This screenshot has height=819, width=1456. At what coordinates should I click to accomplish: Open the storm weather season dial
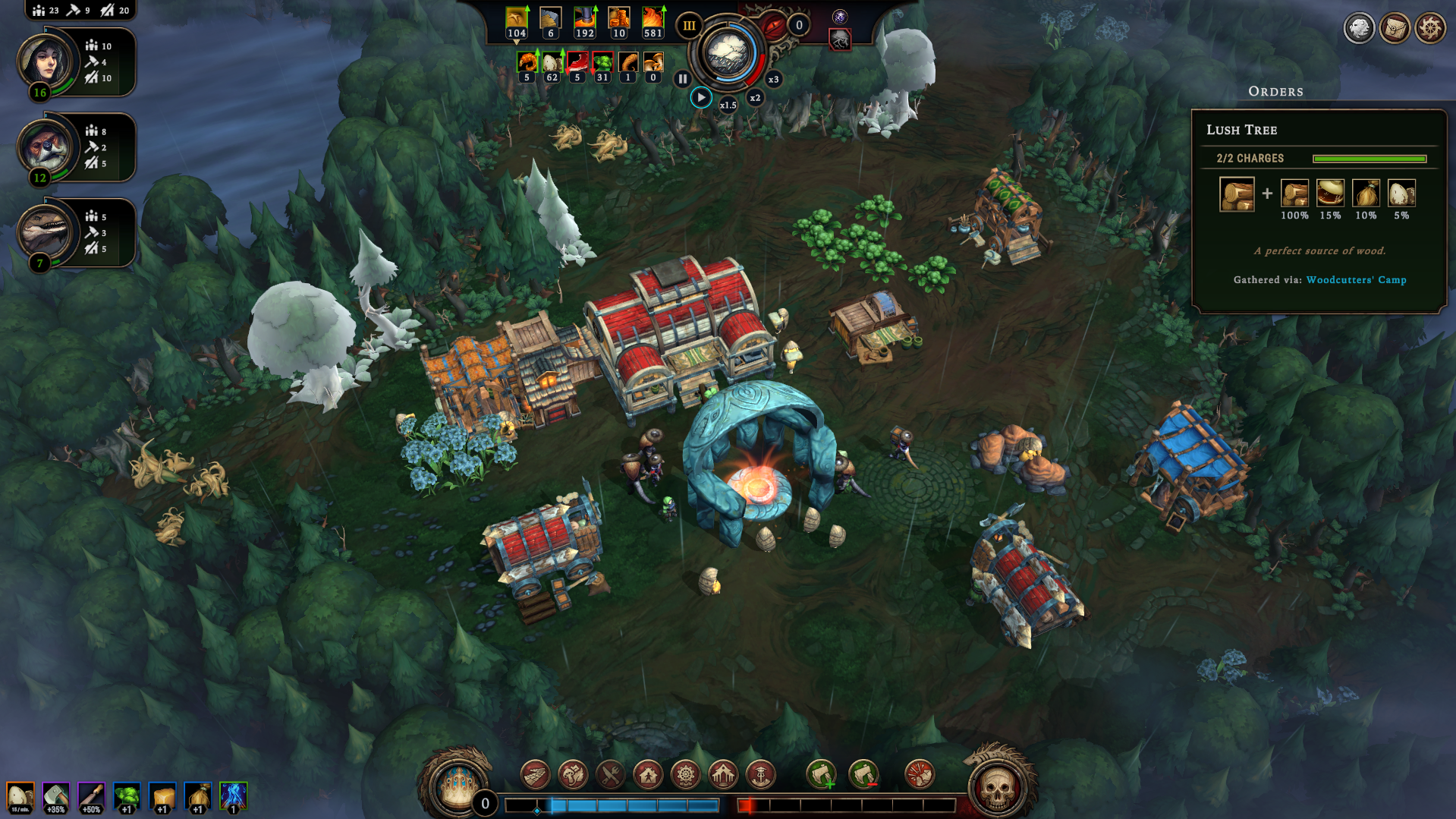tap(728, 53)
